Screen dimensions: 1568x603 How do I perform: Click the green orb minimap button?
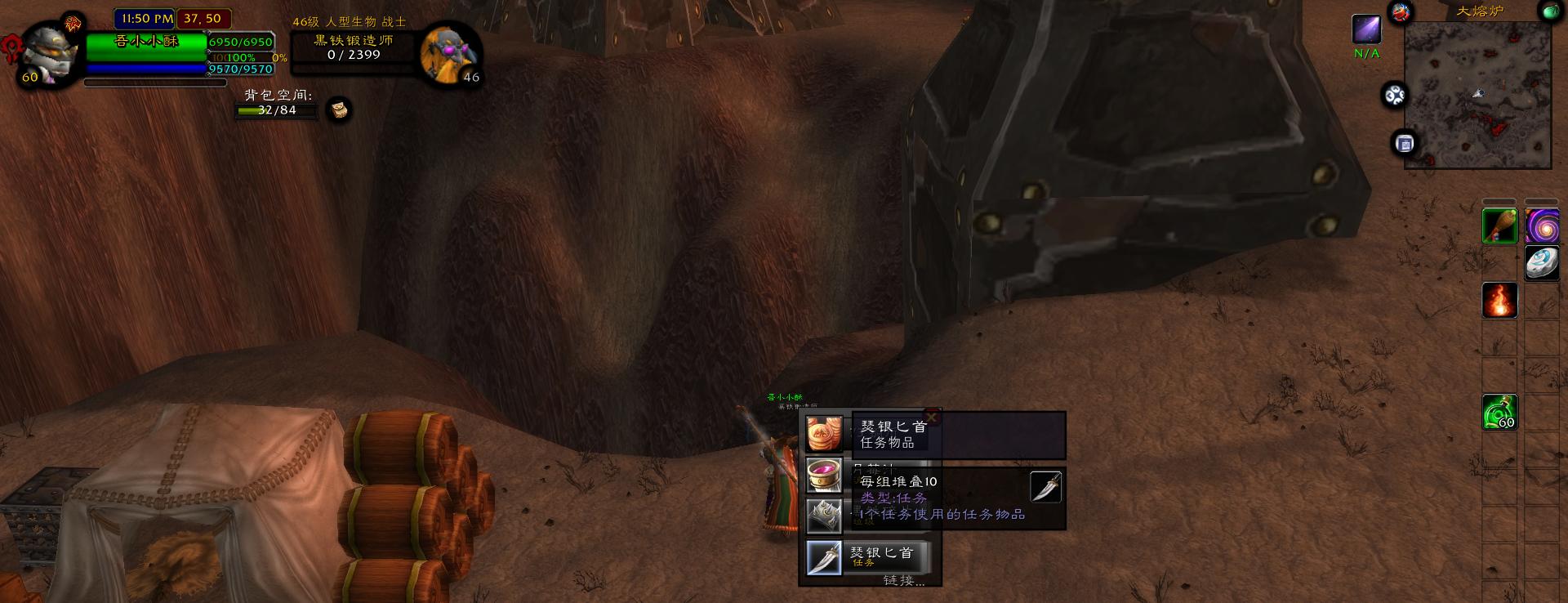pyautogui.click(x=1549, y=11)
